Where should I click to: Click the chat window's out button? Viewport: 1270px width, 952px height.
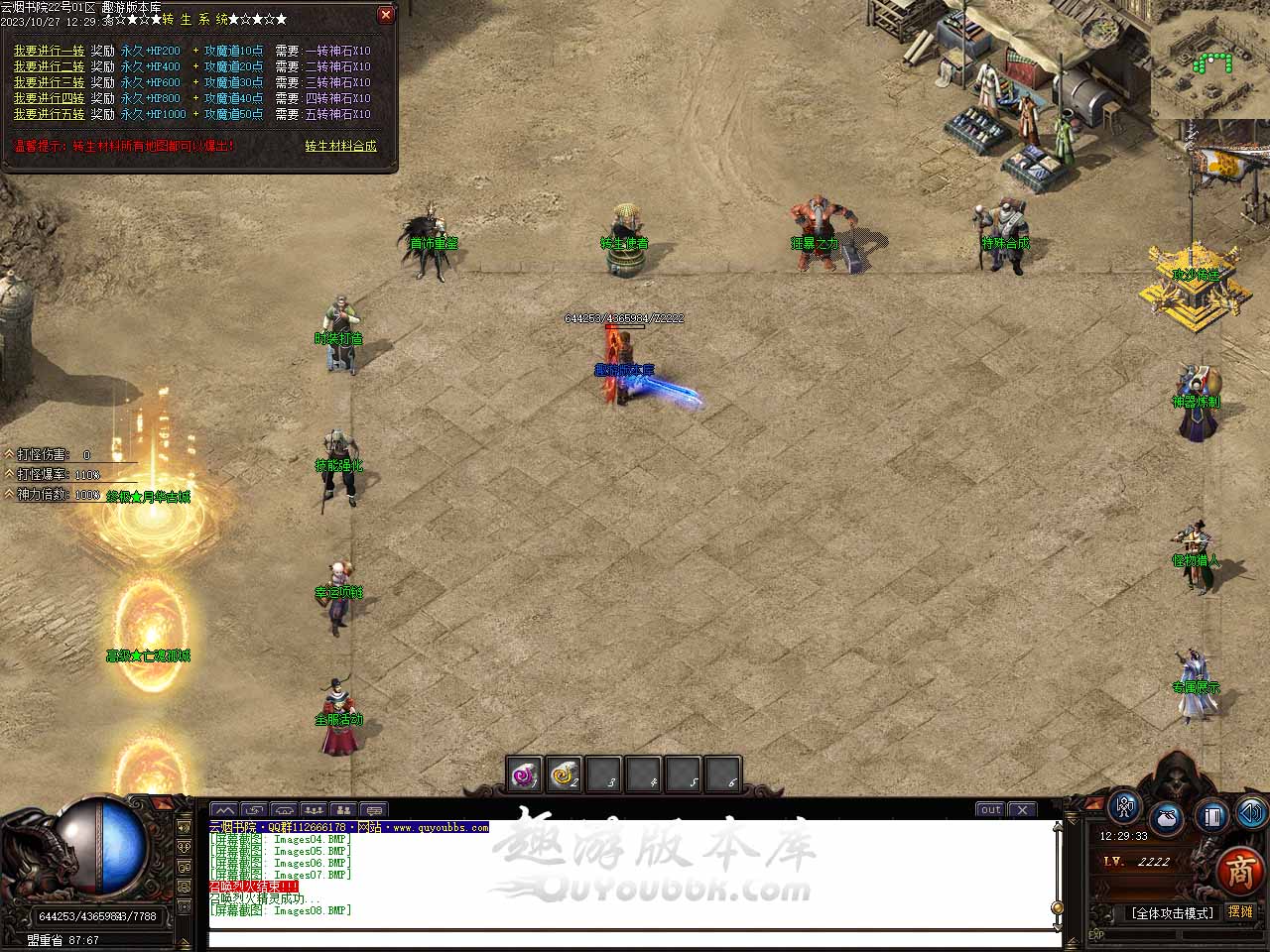pyautogui.click(x=990, y=809)
